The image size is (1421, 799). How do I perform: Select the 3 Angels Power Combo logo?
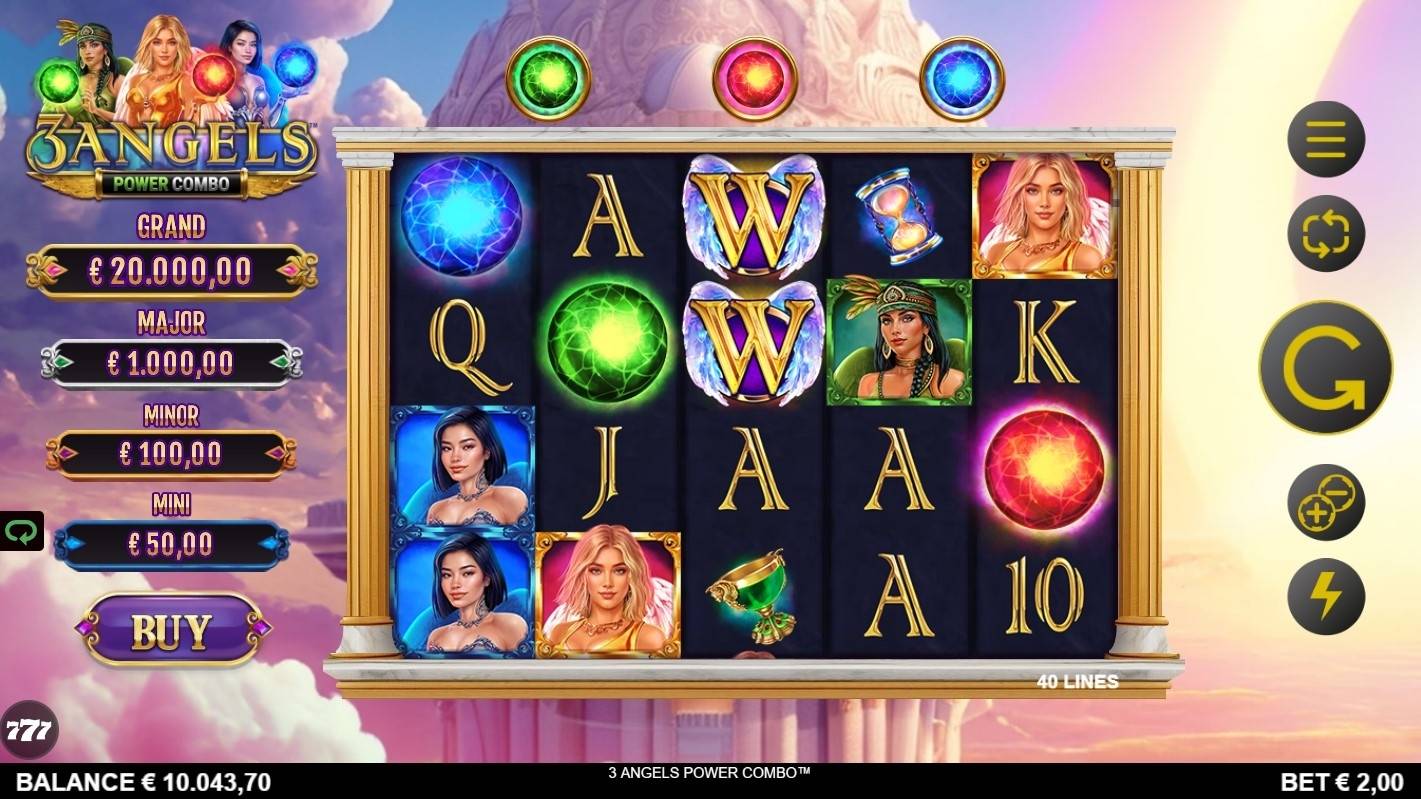click(170, 145)
